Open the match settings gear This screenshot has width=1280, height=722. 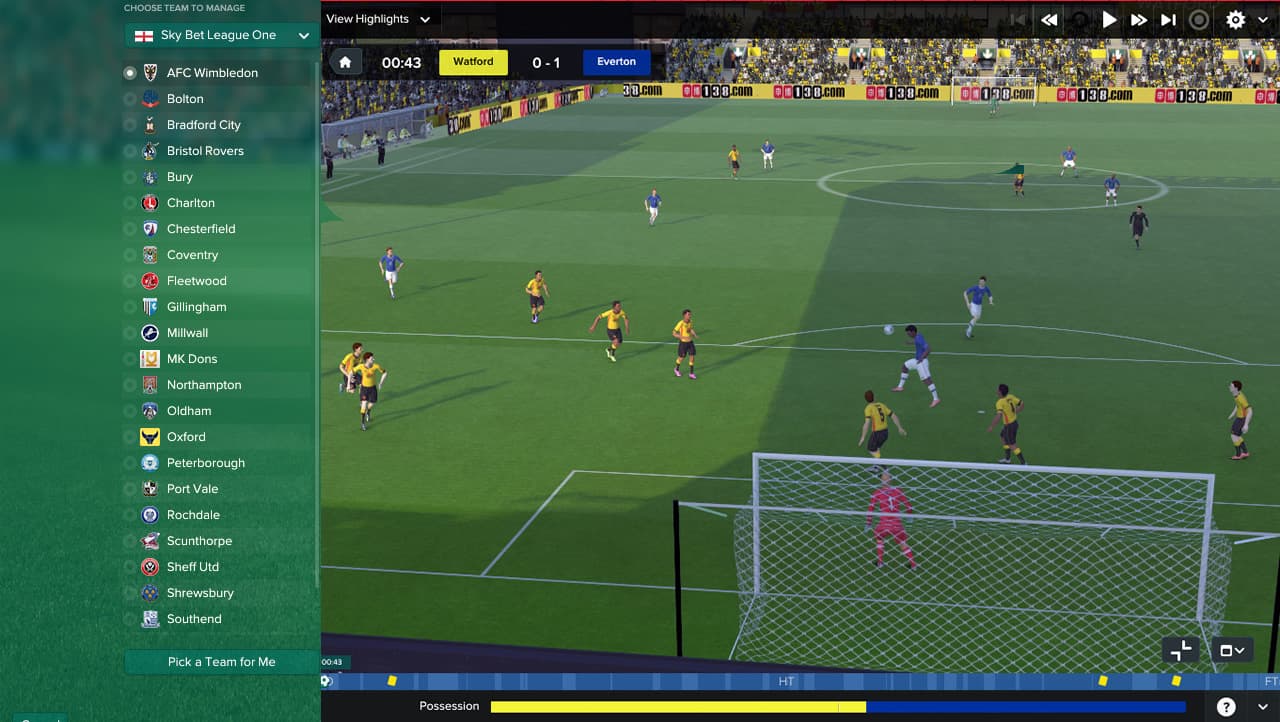[1236, 19]
